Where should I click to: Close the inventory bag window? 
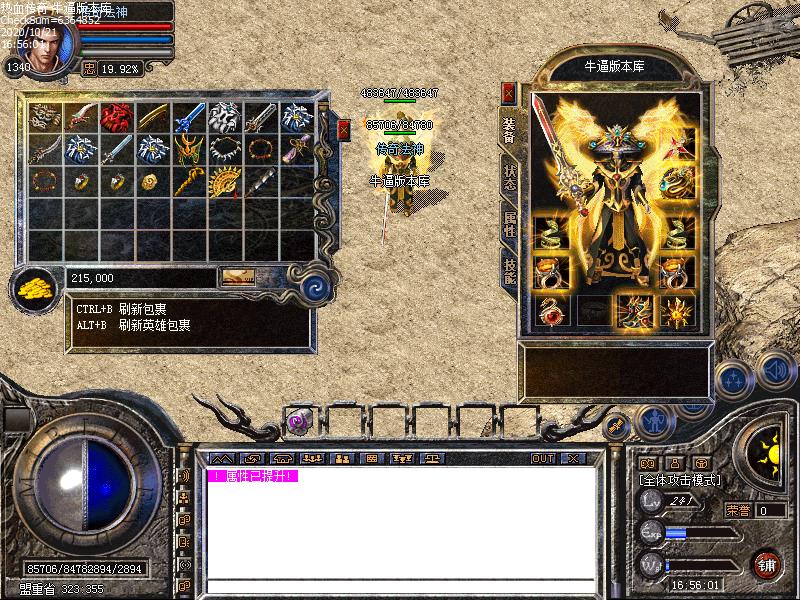[x=344, y=129]
